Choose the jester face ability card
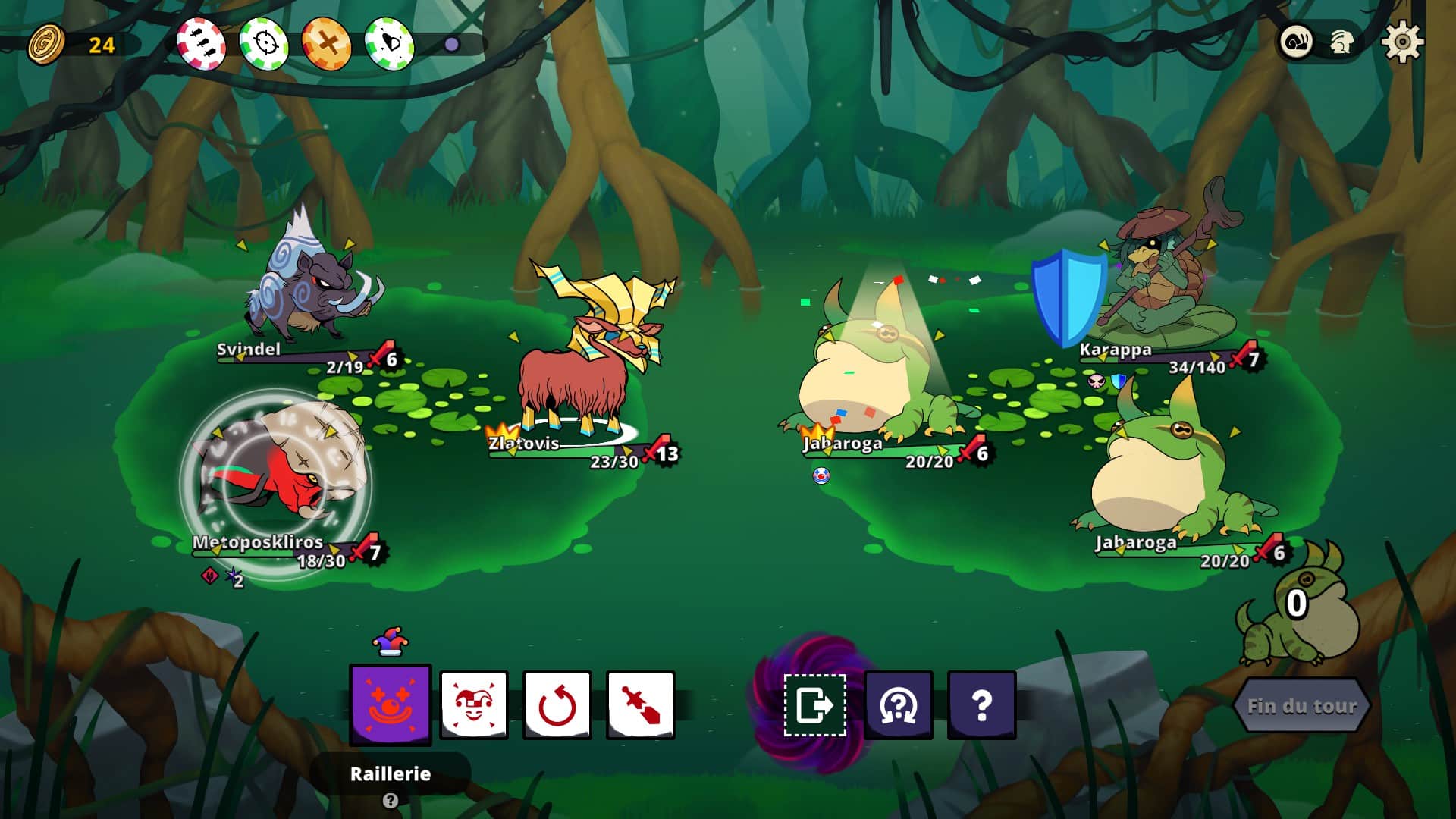 tap(474, 704)
